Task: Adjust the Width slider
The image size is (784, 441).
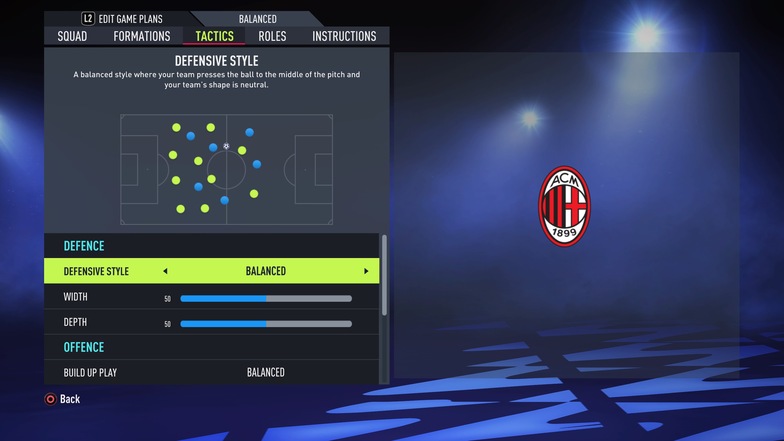Action: 266,298
